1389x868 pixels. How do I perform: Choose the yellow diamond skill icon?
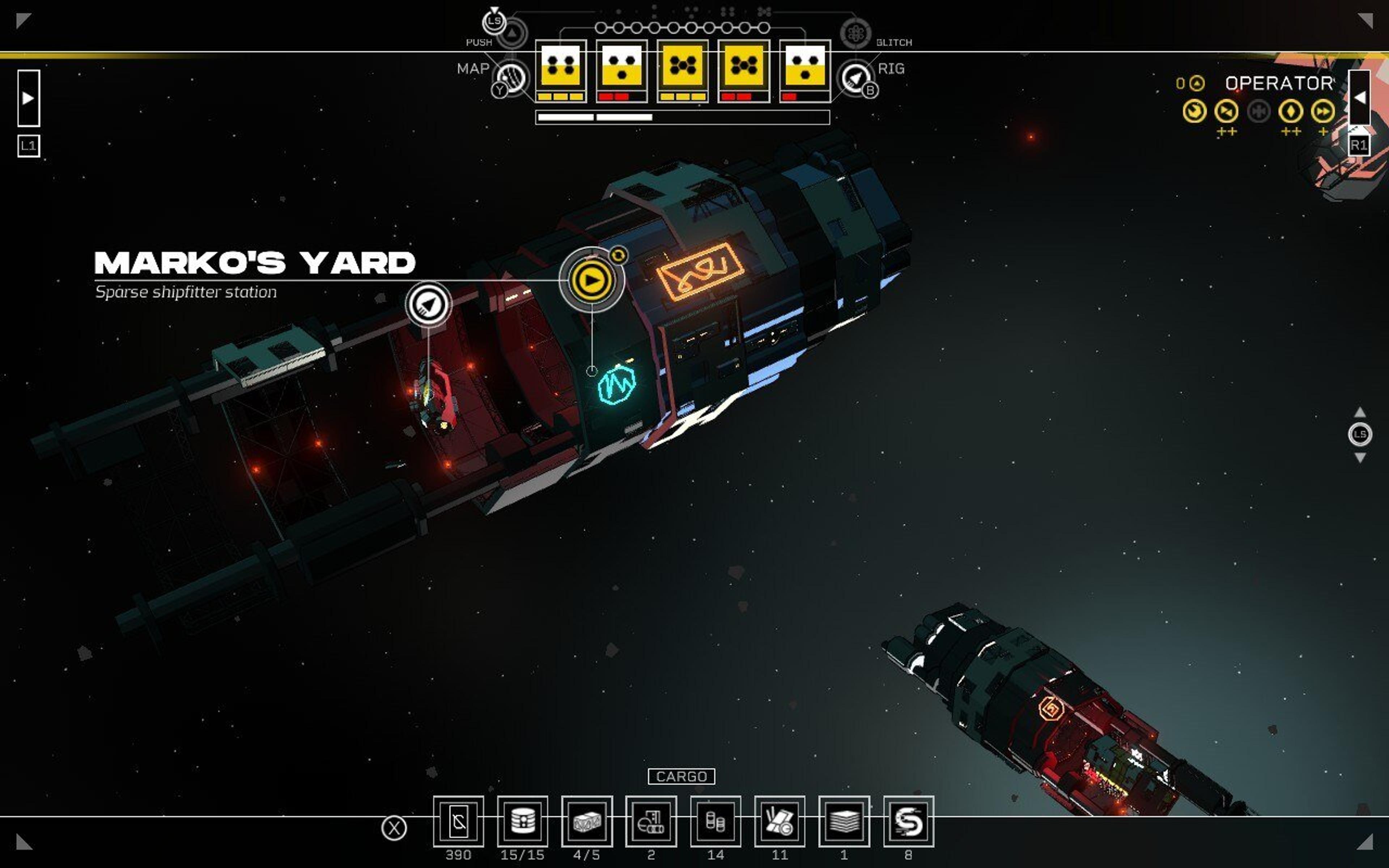[1290, 111]
